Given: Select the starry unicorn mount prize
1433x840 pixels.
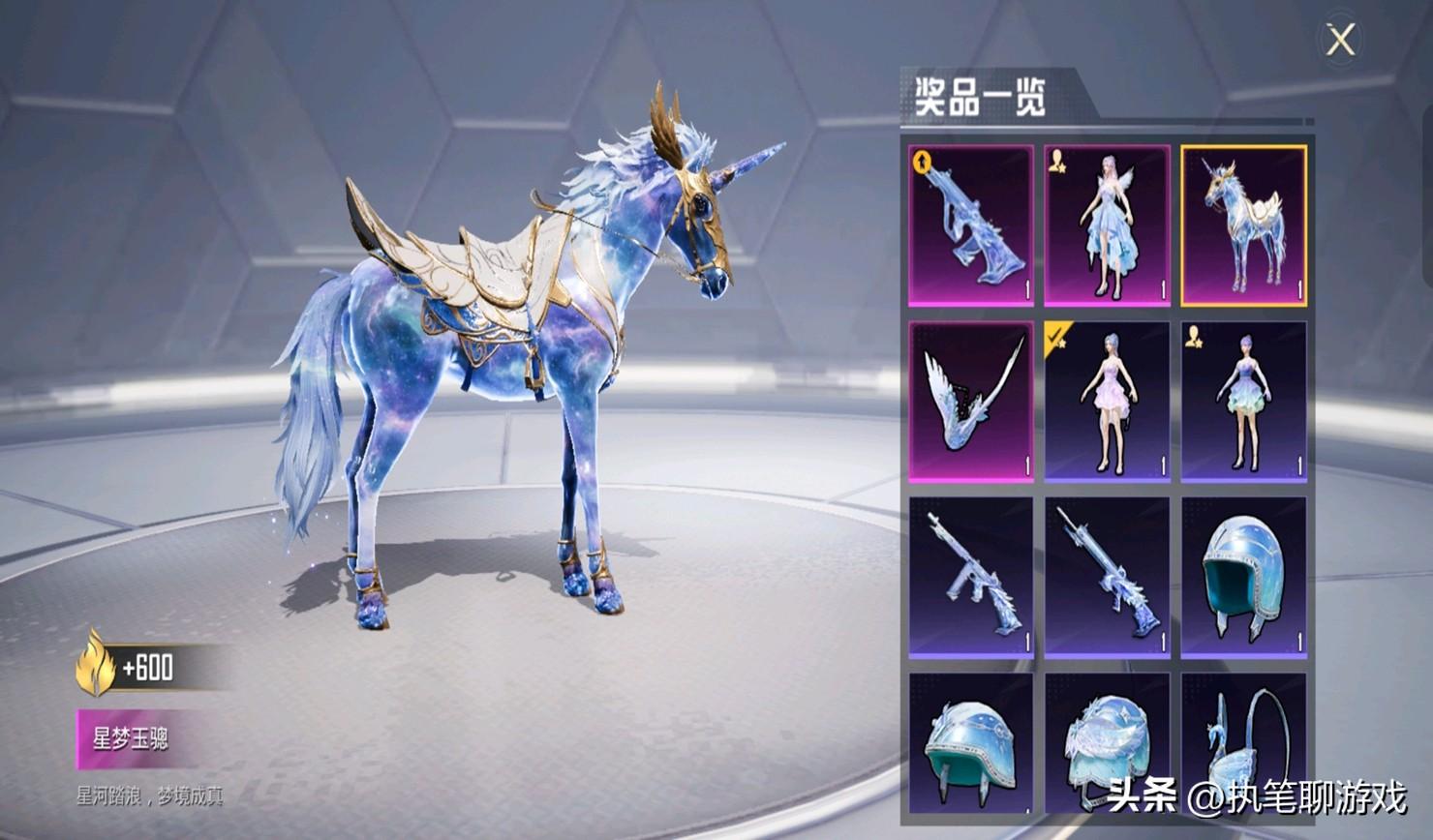Looking at the screenshot, I should 1243,225.
